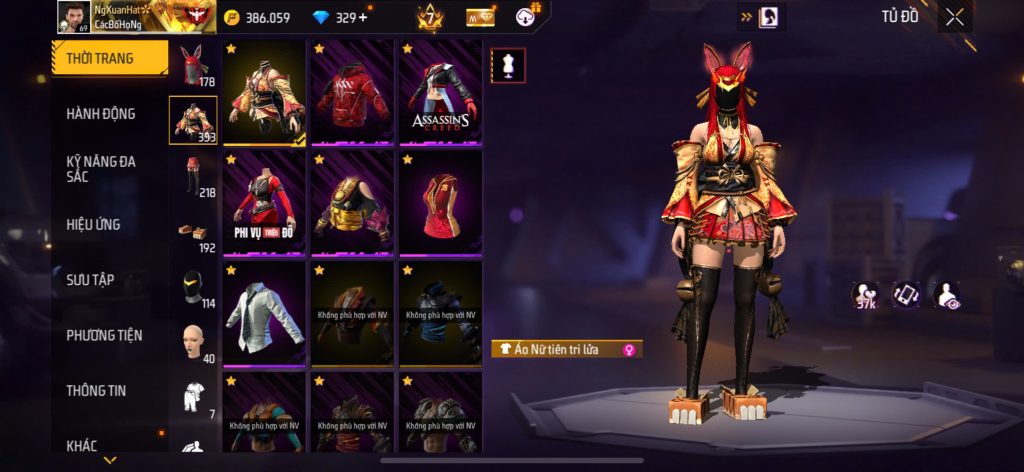Screen dimensions: 1024x472
Task: Open the KỸ NĂNG ĐA SẮC tab
Action: pyautogui.click(x=101, y=169)
